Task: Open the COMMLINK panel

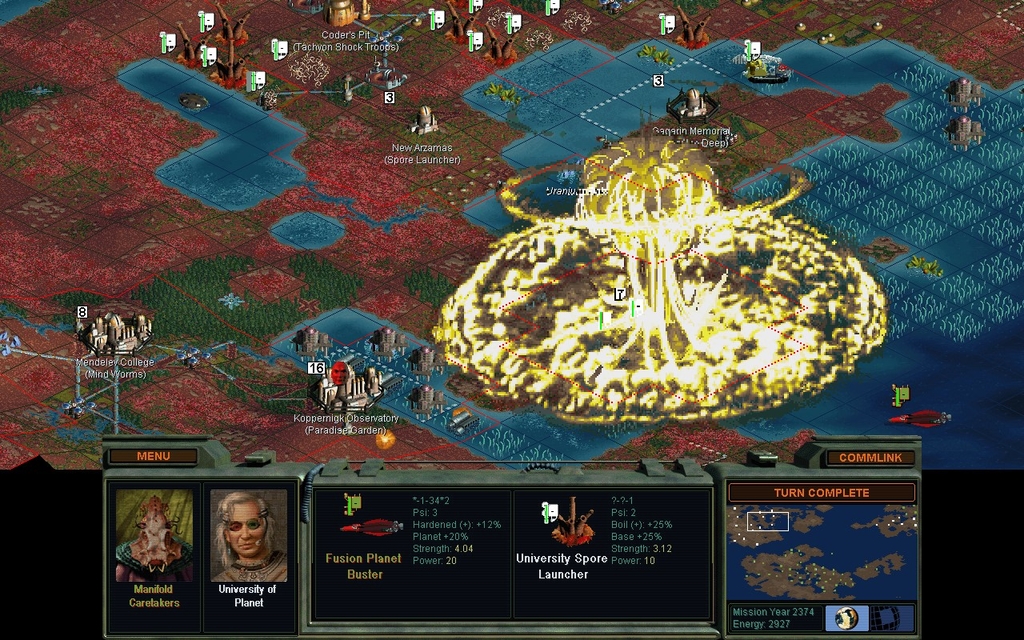Action: tap(869, 457)
